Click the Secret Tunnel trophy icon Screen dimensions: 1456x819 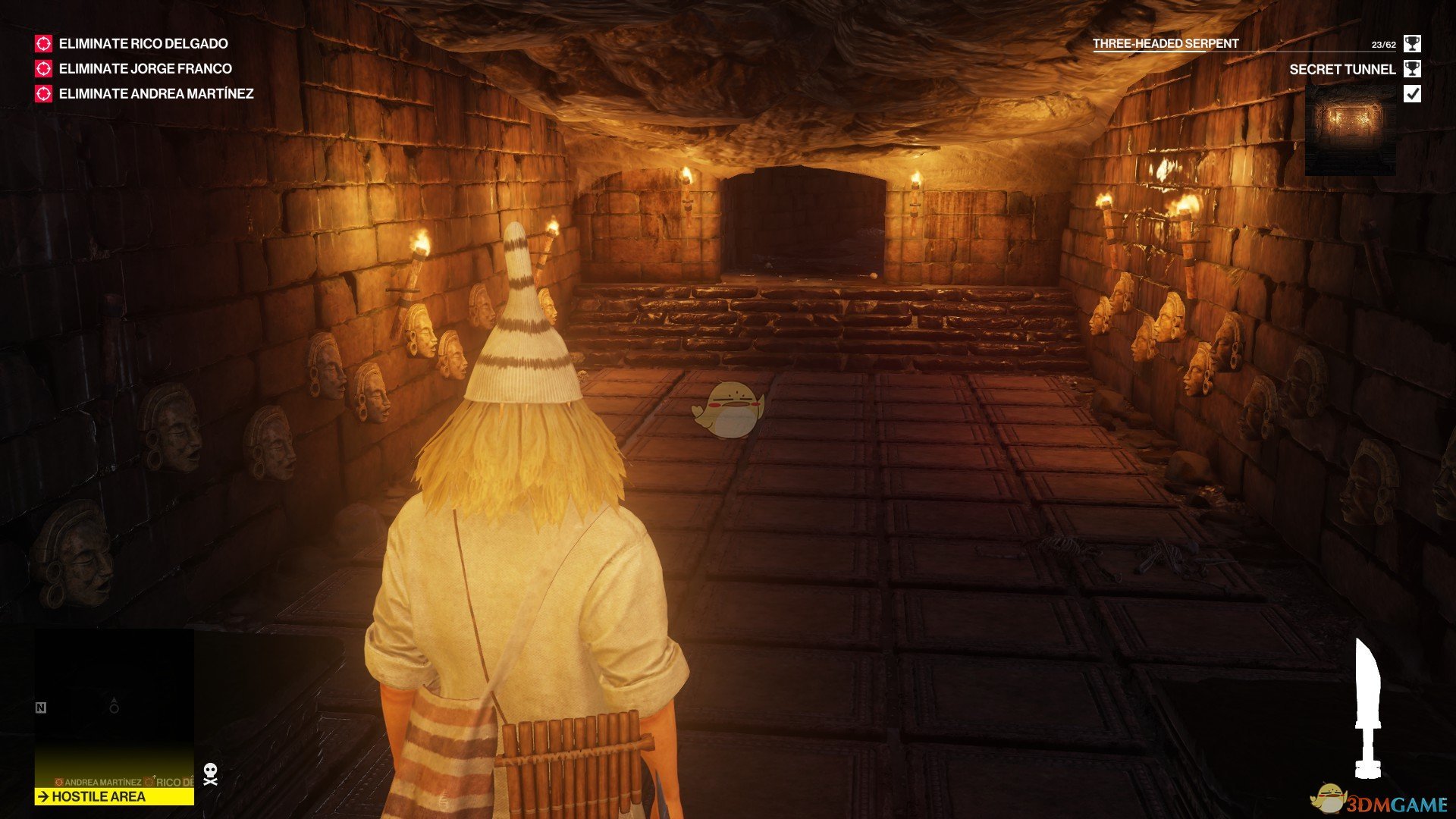pyautogui.click(x=1412, y=69)
